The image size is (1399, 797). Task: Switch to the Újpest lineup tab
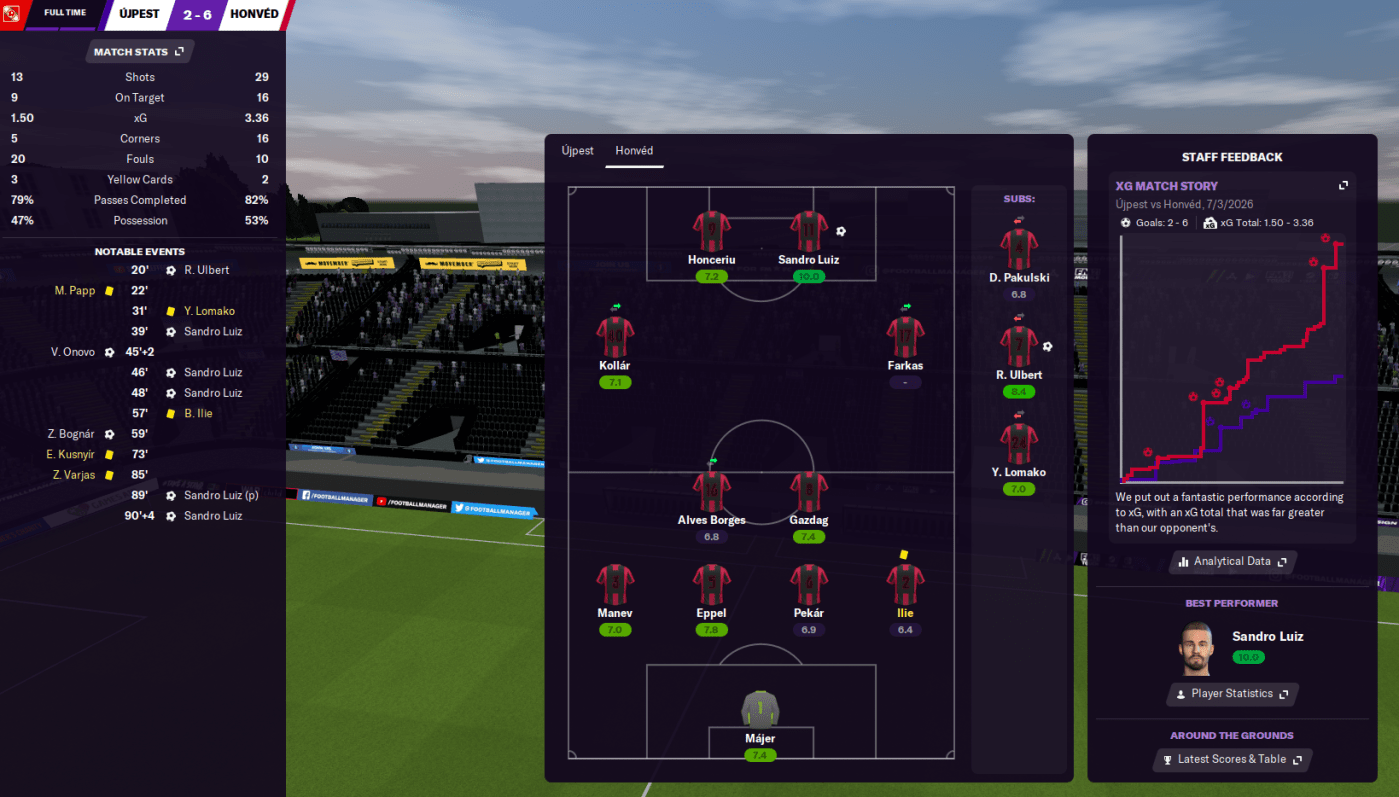click(x=577, y=151)
